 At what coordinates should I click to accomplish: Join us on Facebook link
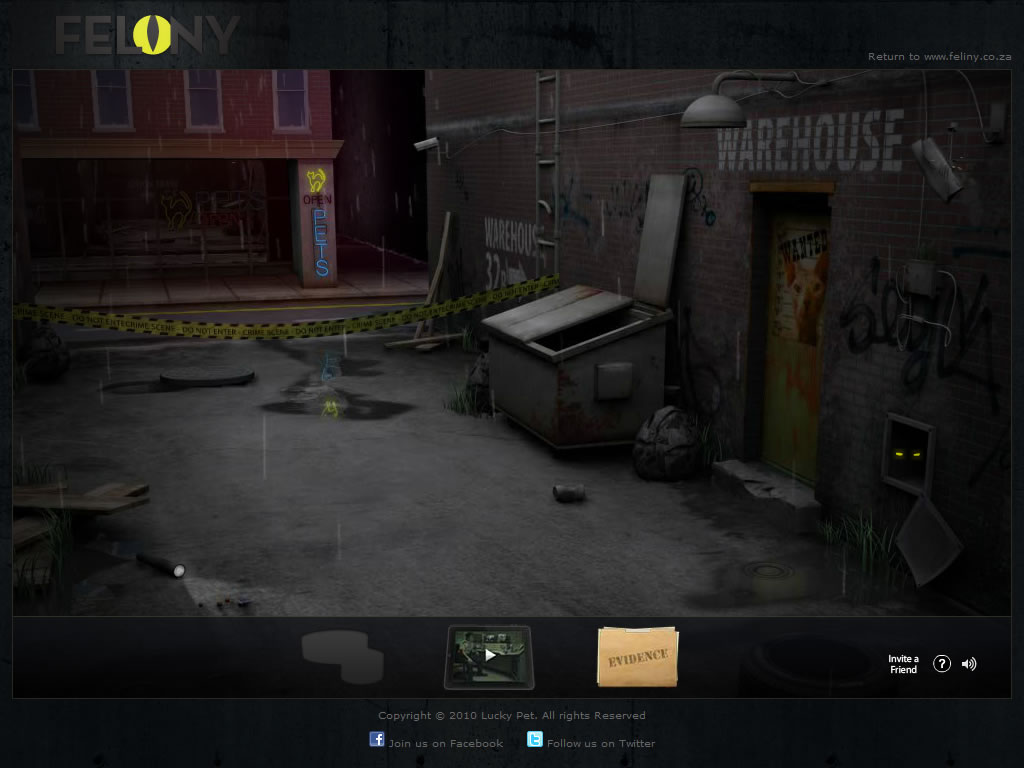point(445,743)
